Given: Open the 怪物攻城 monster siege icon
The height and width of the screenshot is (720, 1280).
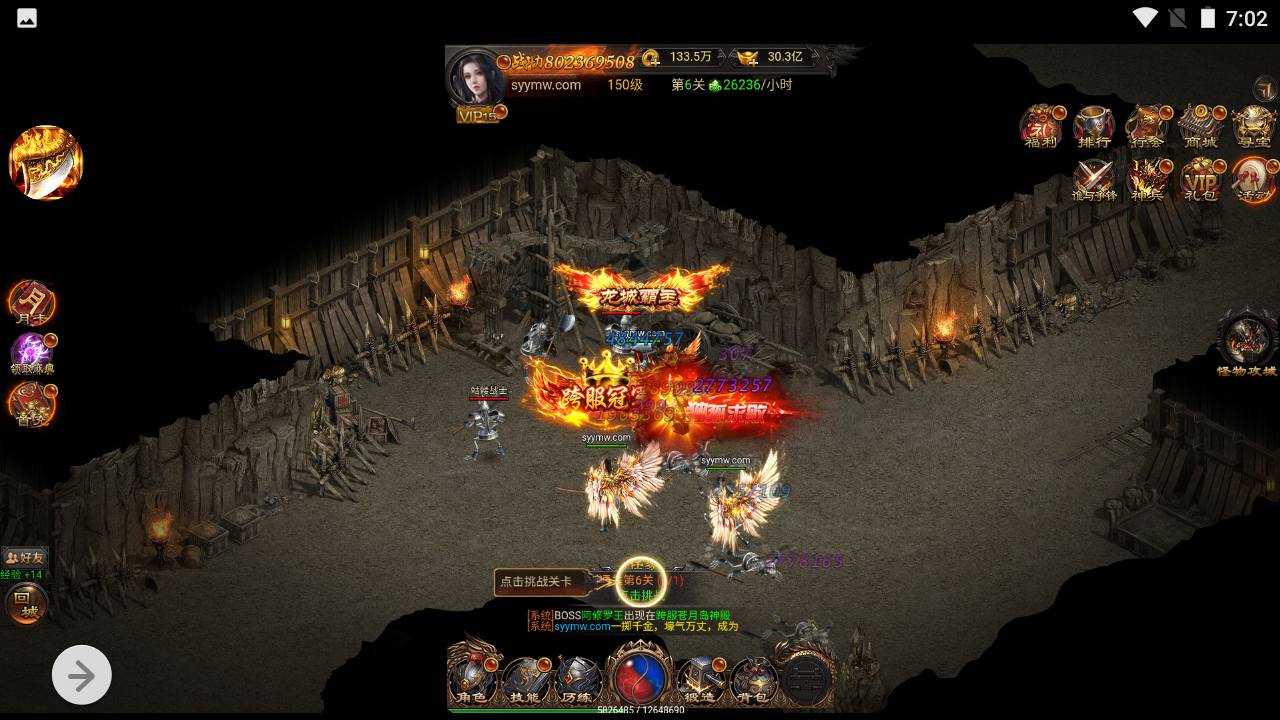Looking at the screenshot, I should [1247, 343].
